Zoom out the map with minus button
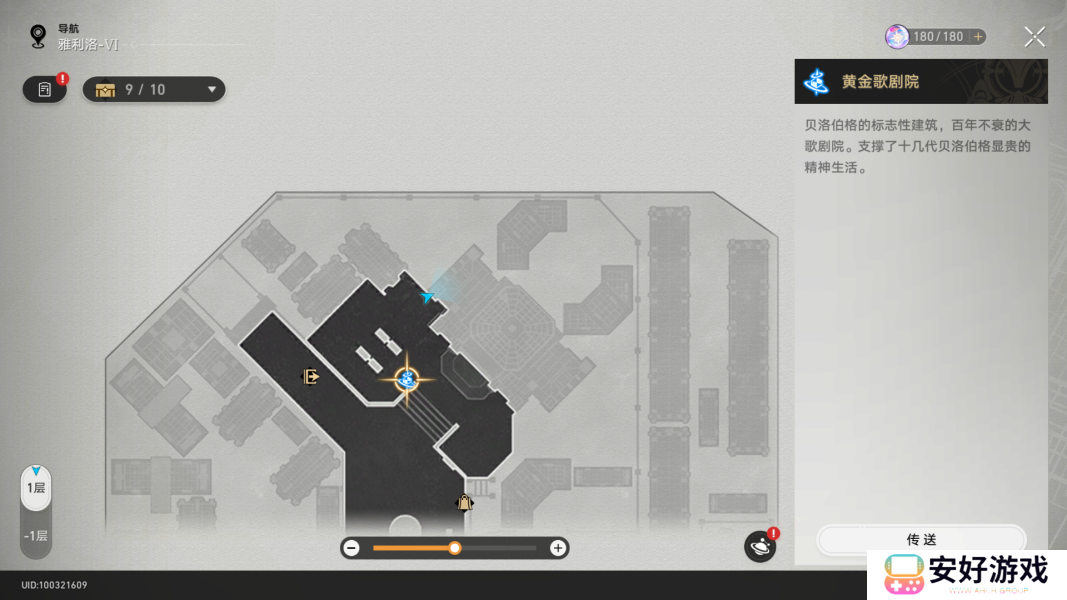The height and width of the screenshot is (600, 1067). pos(352,548)
